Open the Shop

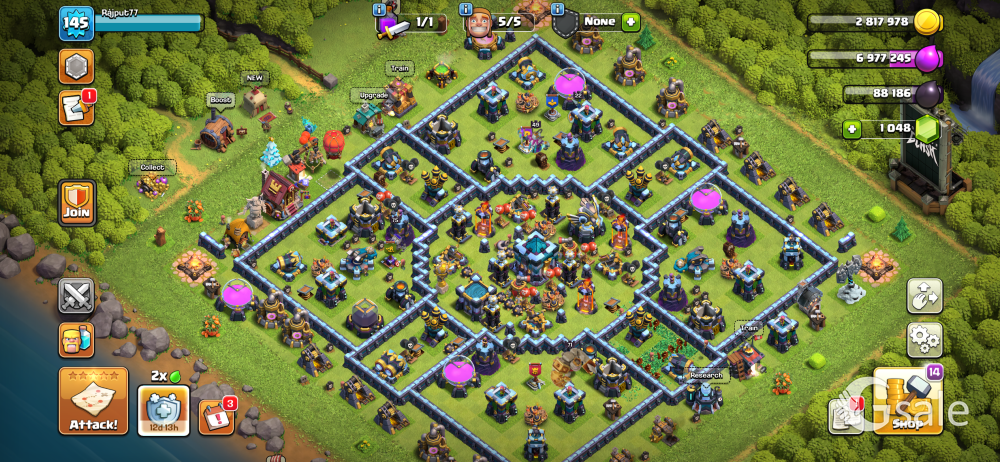[907, 402]
